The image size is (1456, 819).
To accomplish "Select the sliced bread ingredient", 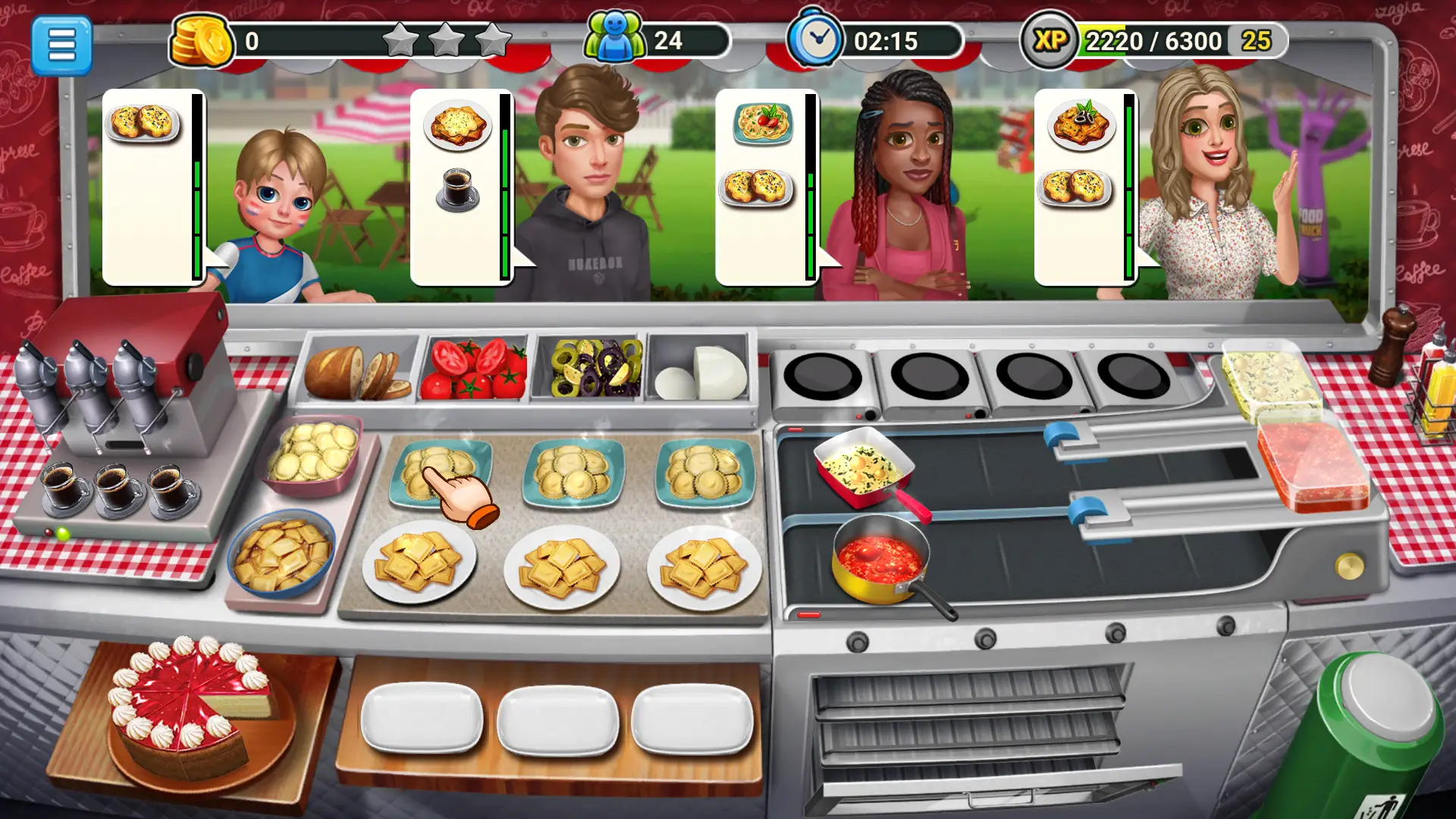I will pyautogui.click(x=356, y=372).
